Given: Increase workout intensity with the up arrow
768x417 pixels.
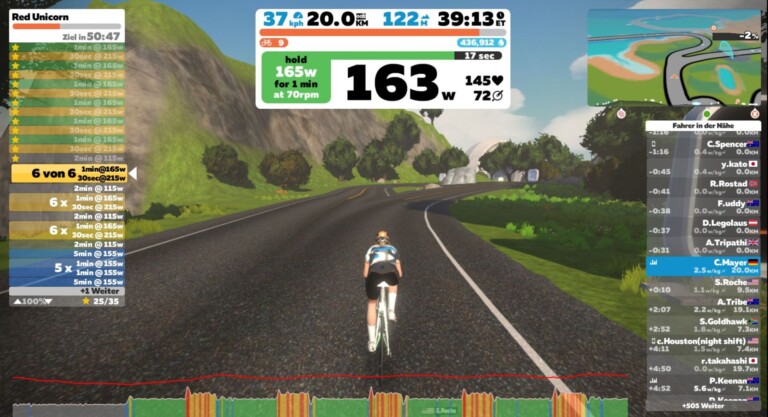Looking at the screenshot, I should (16, 300).
